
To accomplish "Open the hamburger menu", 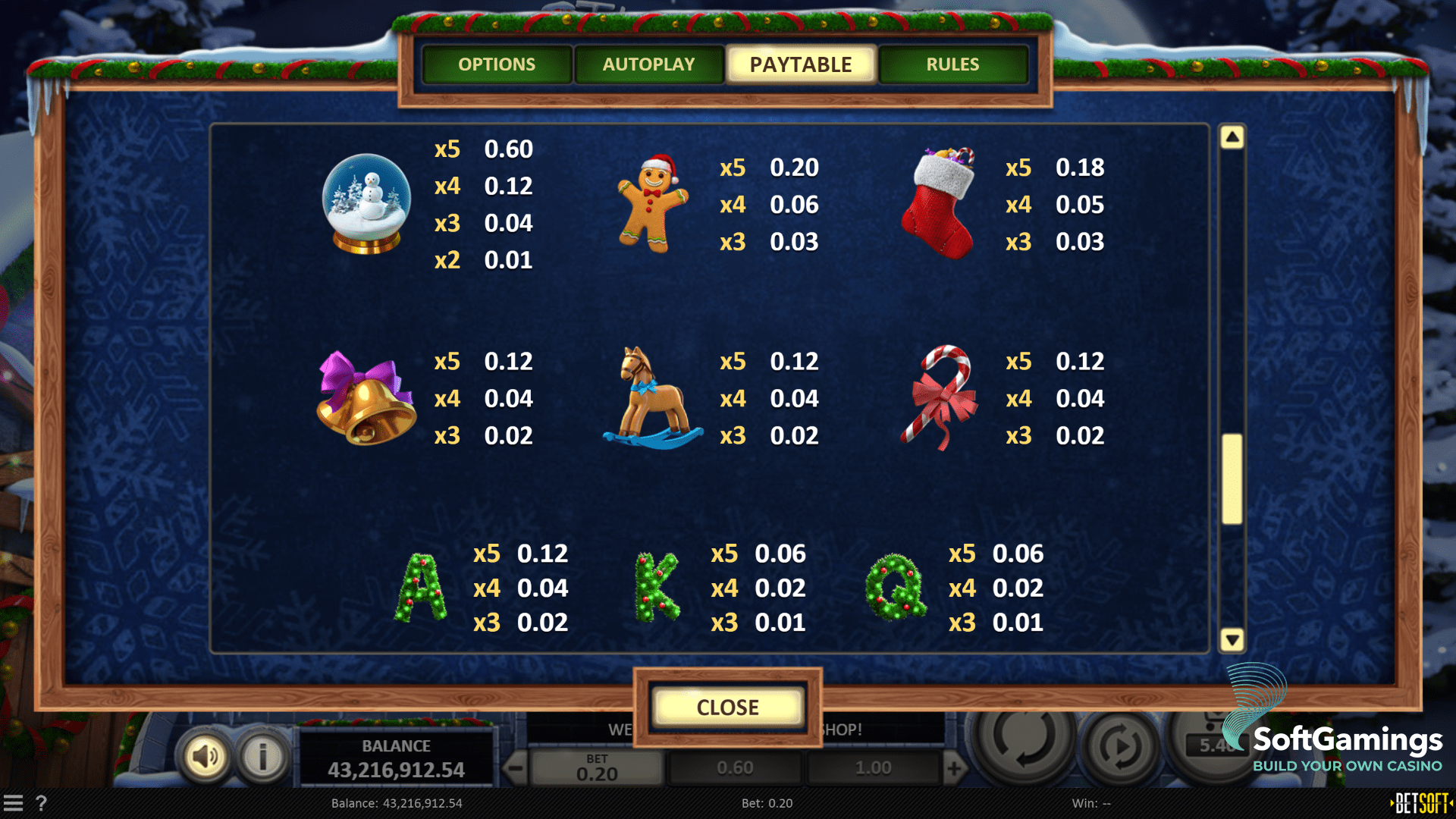I will click(13, 803).
